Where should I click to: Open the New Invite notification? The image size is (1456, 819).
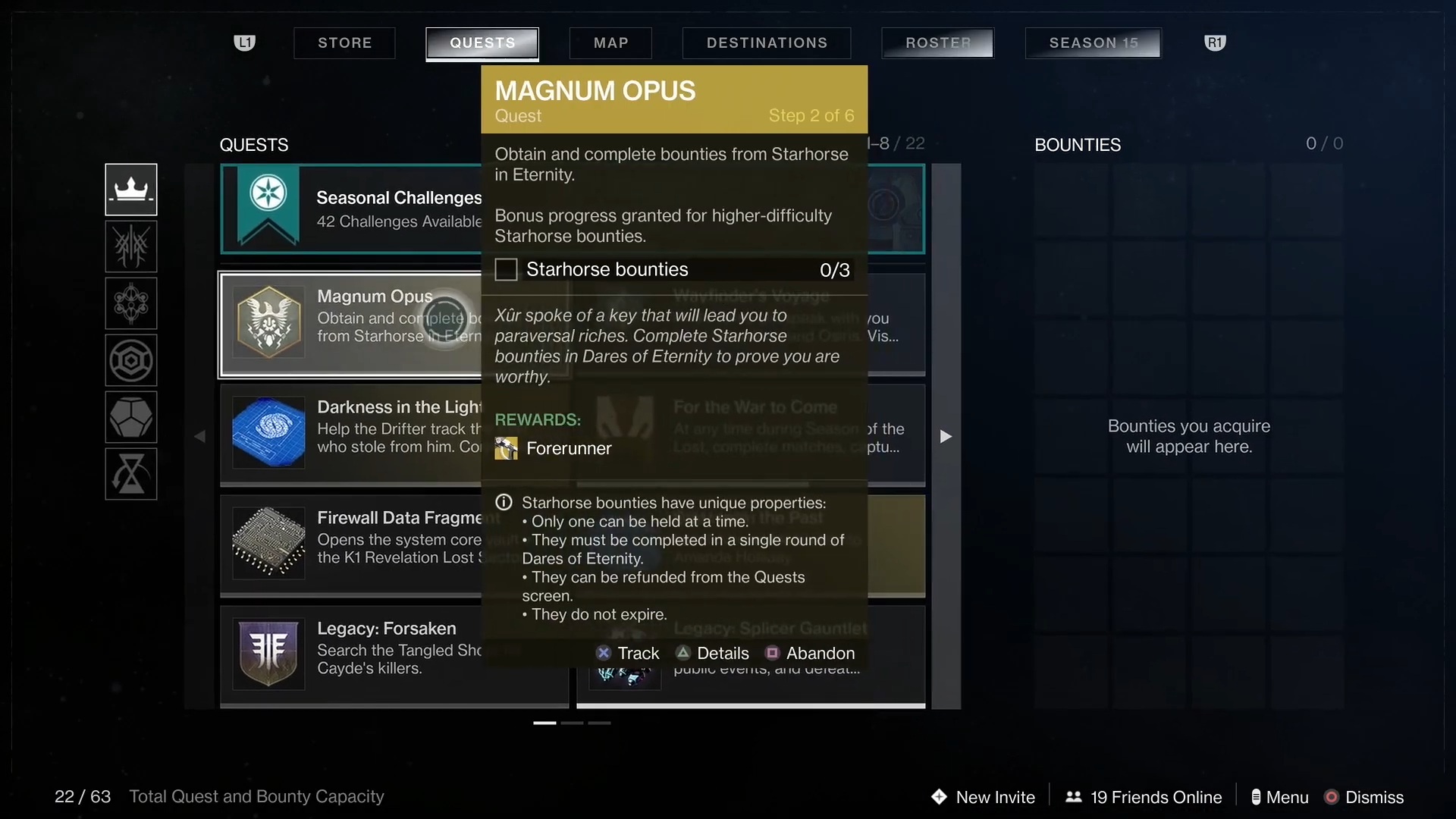point(984,797)
